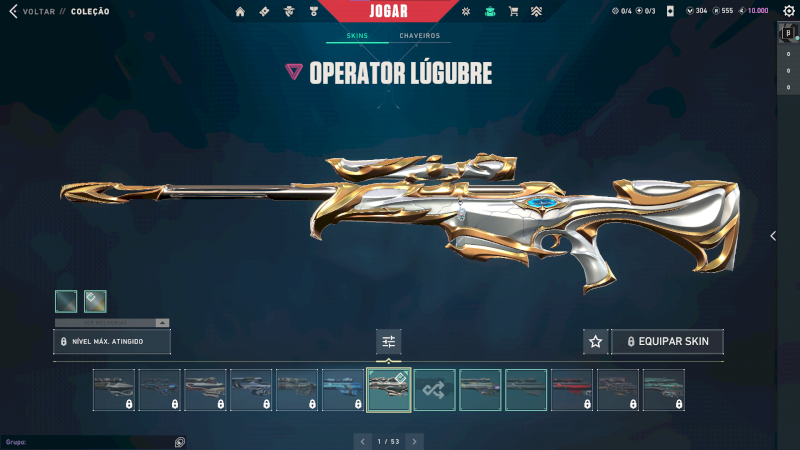Viewport: 800px width, 450px height.
Task: Select the first skin variant swatch
Action: pos(66,300)
